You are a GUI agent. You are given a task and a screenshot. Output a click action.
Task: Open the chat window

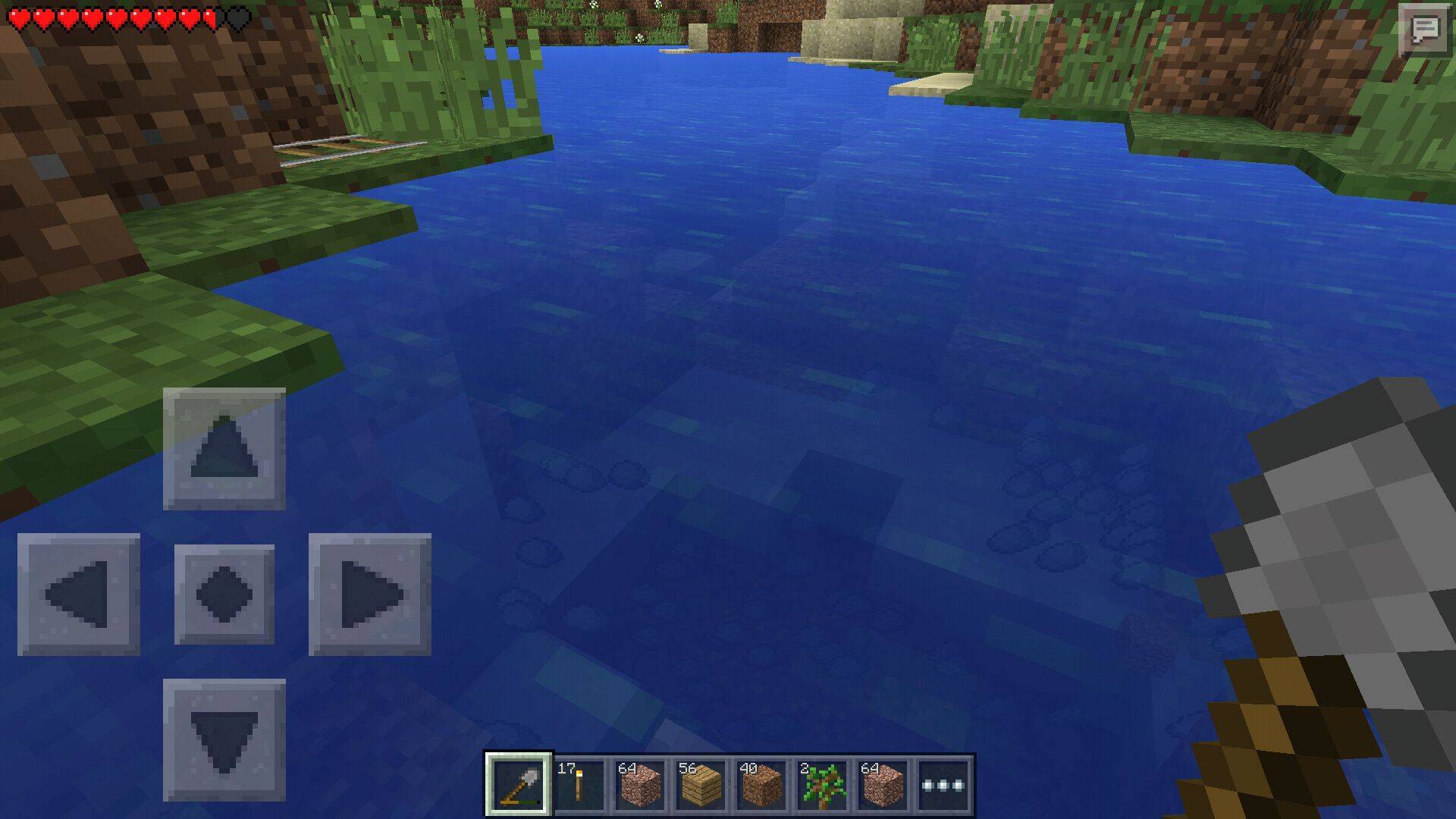click(1424, 30)
